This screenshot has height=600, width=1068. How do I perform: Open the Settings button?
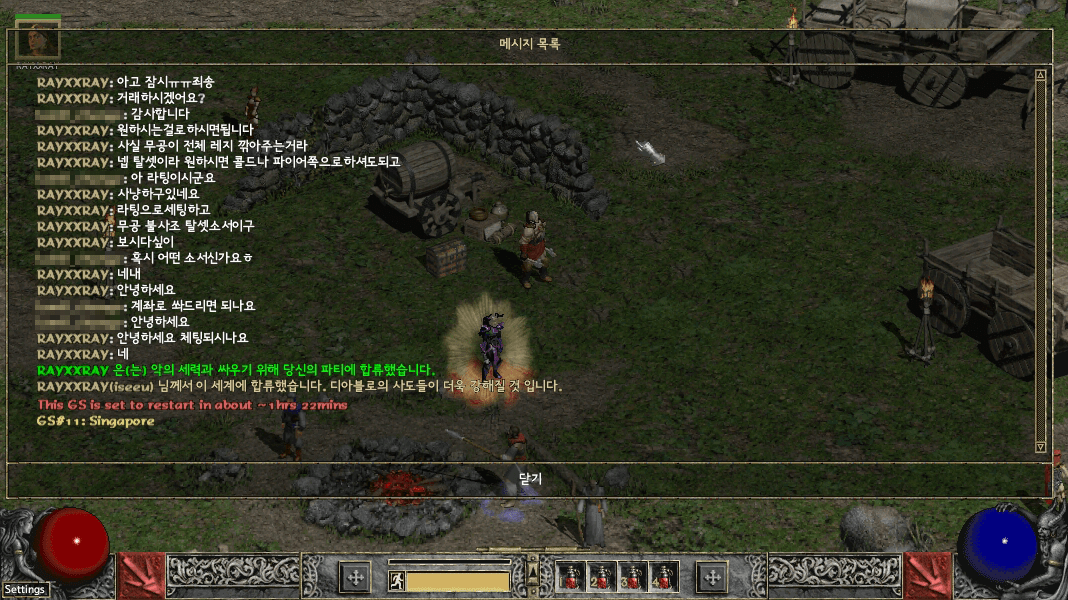(24, 589)
